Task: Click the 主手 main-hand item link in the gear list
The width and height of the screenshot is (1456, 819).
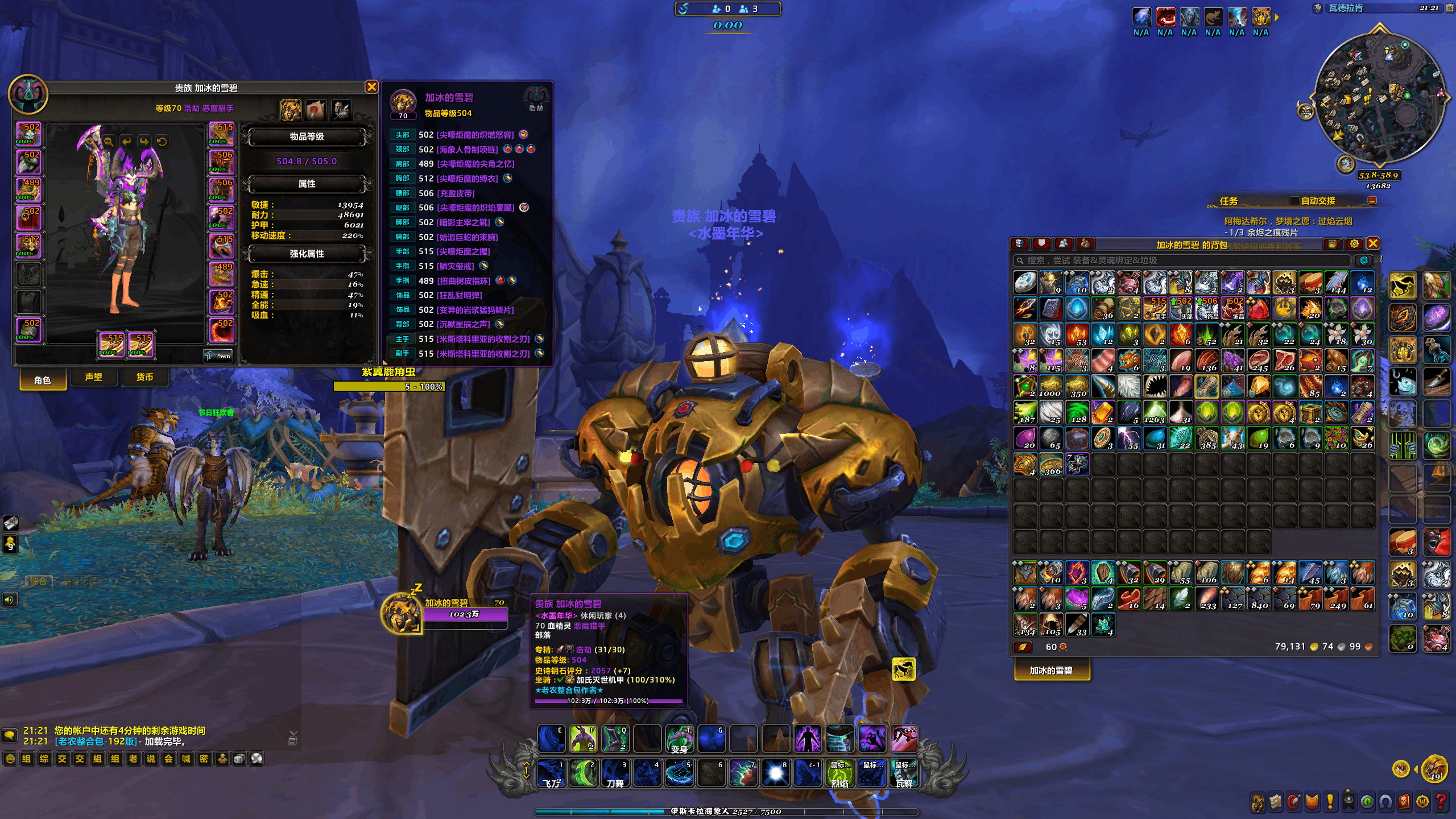Action: (482, 339)
